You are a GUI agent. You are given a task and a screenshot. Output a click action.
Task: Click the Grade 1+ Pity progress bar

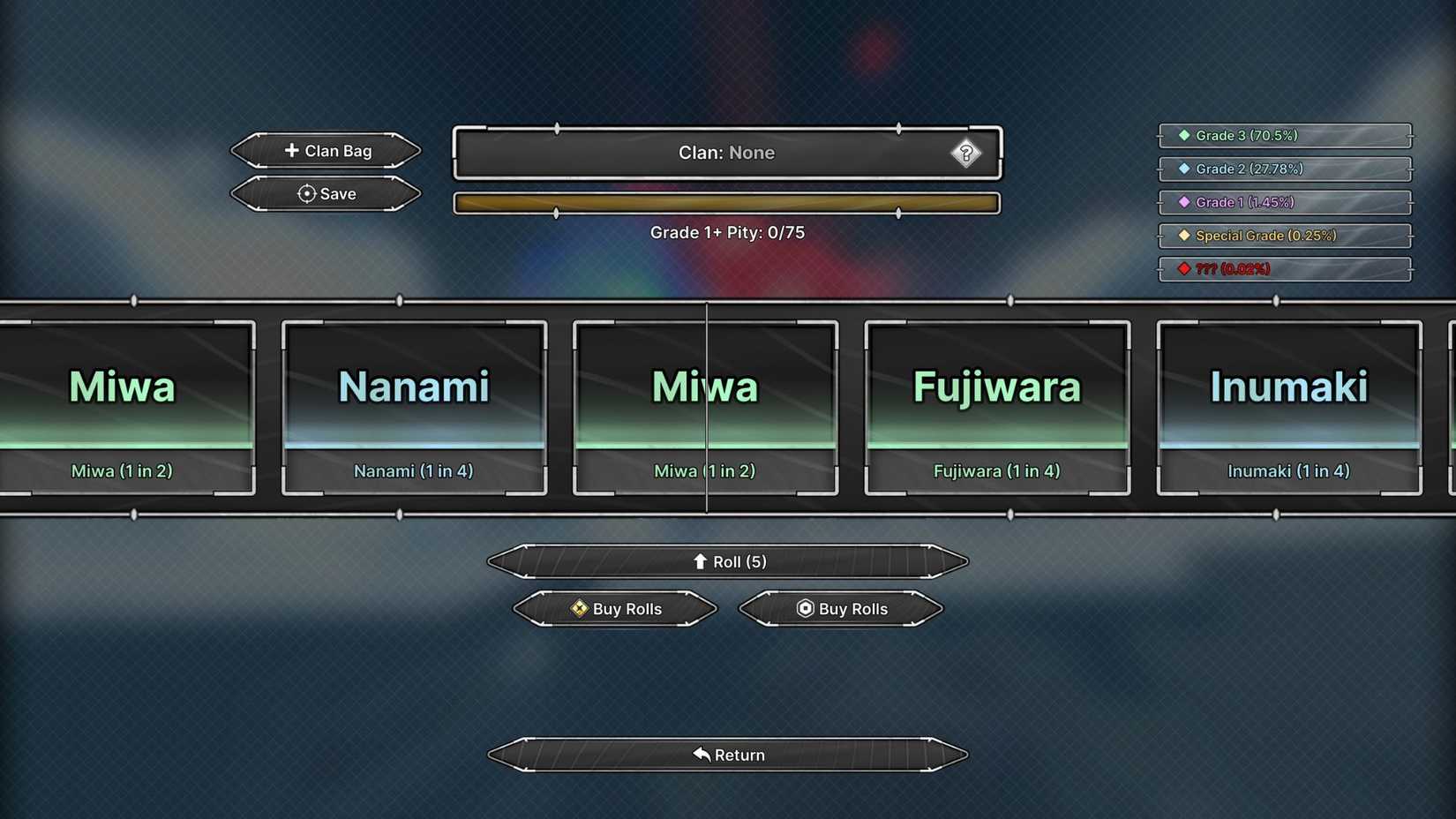click(727, 202)
